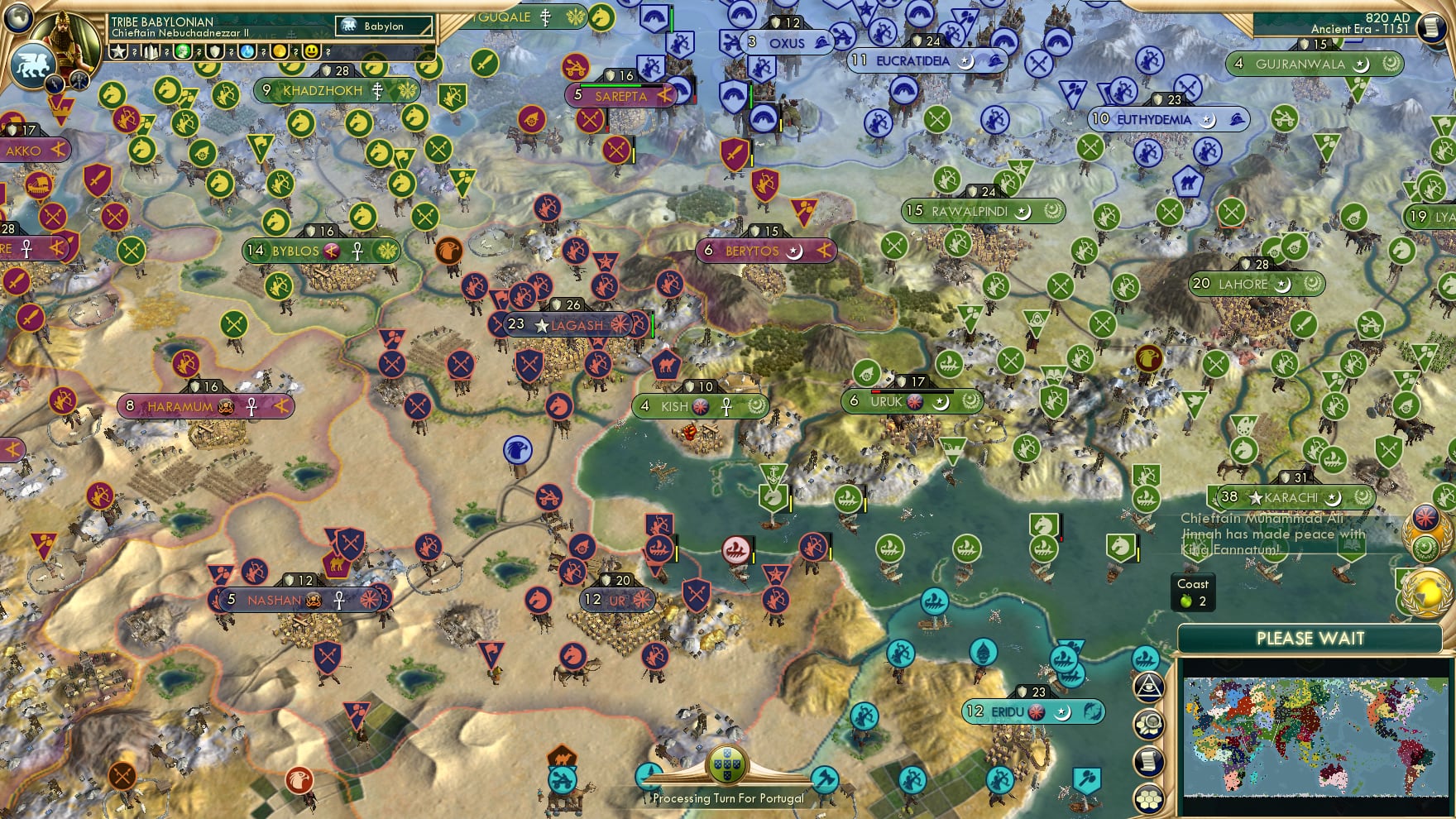
Task: Select the Uruk city banner
Action: pos(910,402)
